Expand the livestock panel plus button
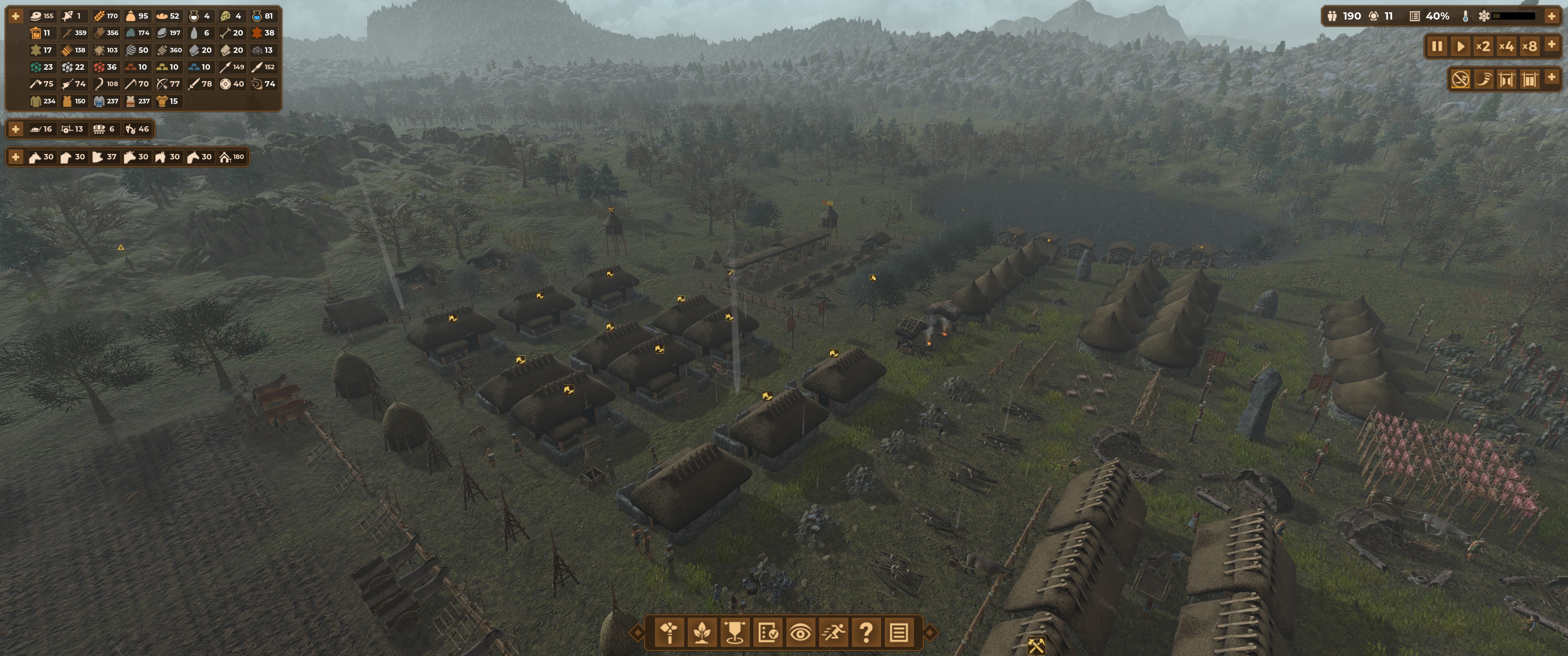The image size is (1568, 656). tap(16, 157)
